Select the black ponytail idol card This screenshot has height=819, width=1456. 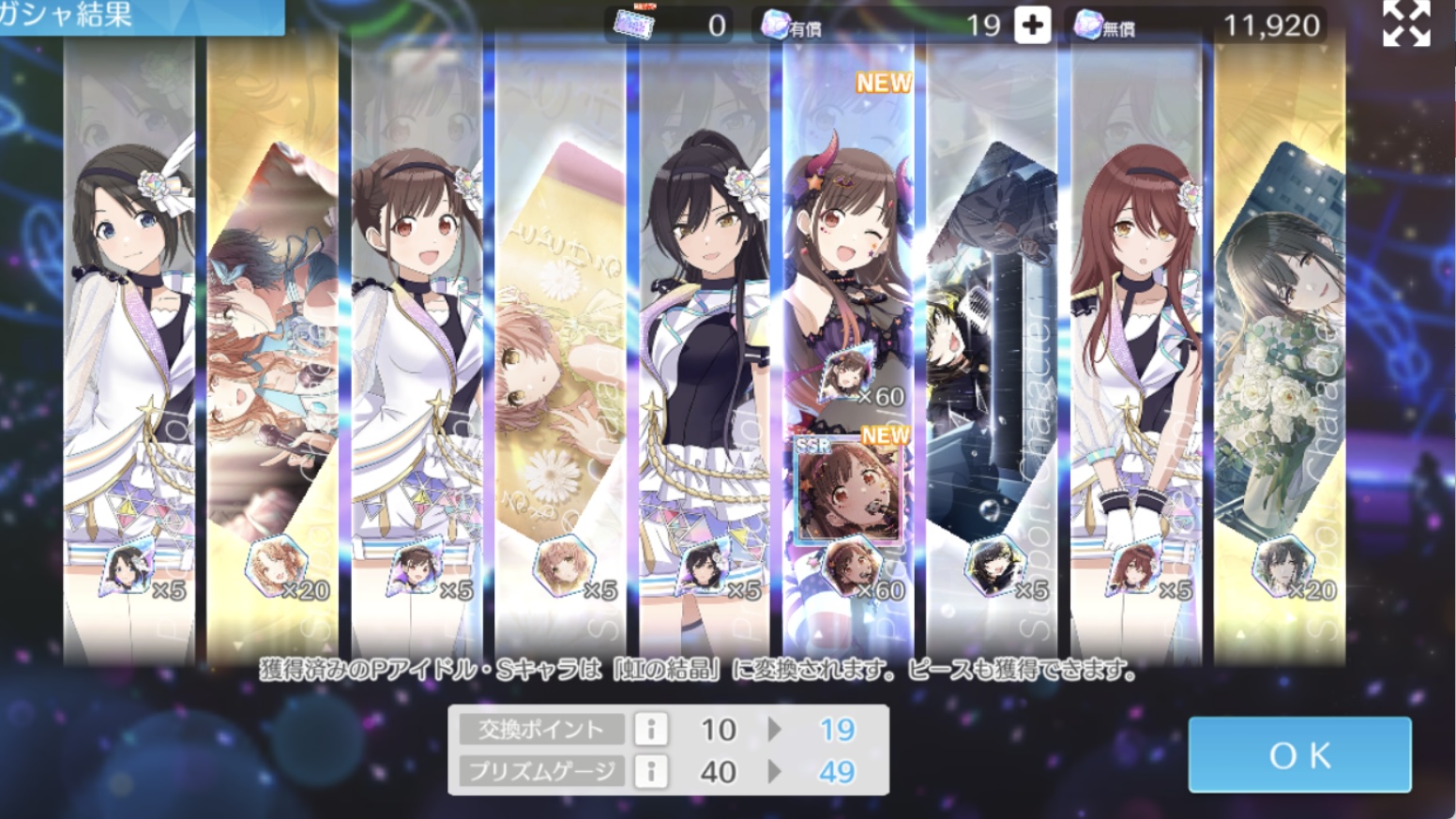click(x=705, y=356)
